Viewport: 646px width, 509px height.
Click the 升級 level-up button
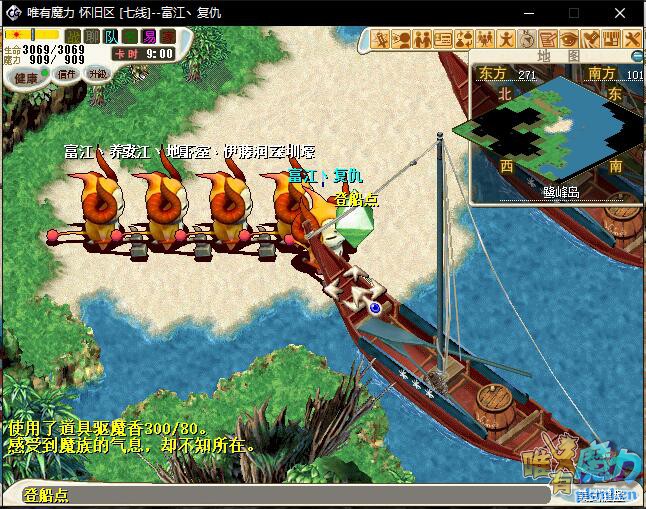97,73
